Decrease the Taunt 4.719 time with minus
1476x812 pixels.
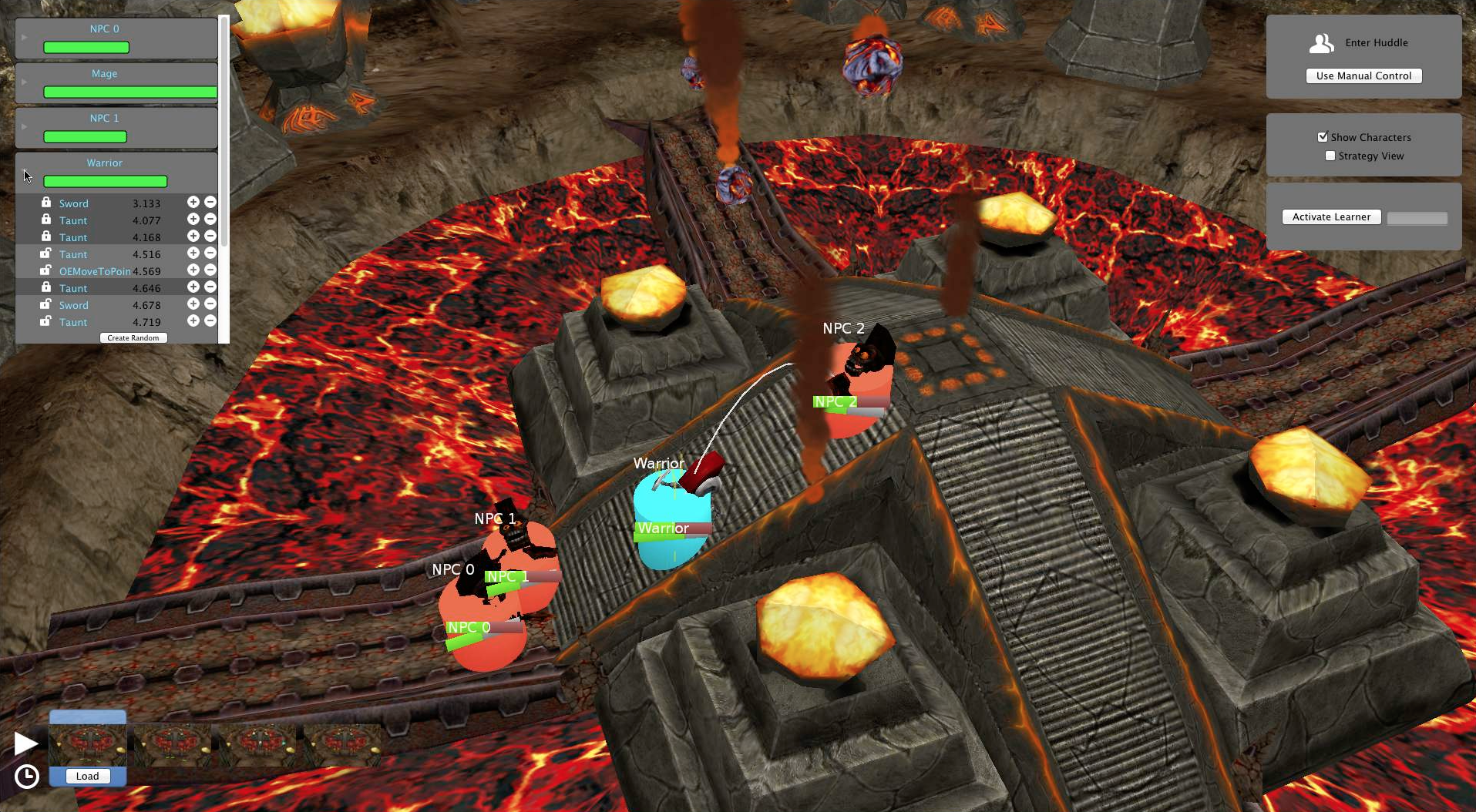pos(210,321)
